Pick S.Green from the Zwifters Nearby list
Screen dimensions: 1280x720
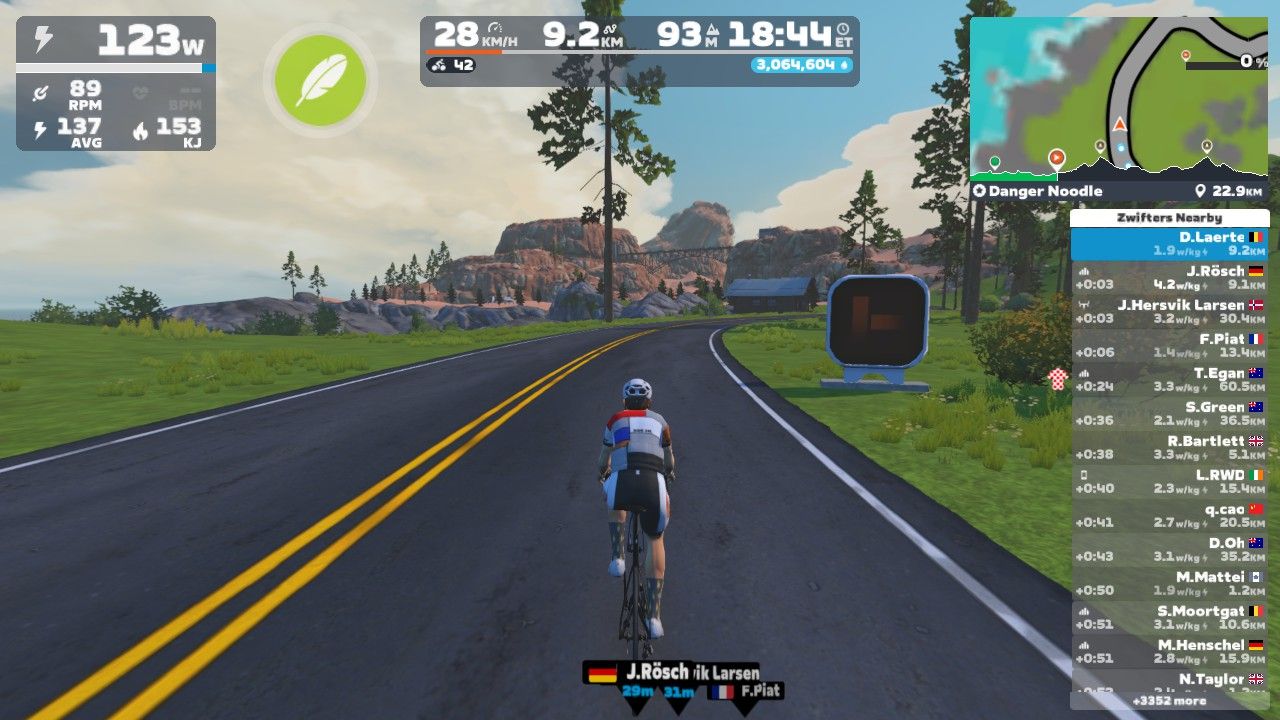point(1169,414)
